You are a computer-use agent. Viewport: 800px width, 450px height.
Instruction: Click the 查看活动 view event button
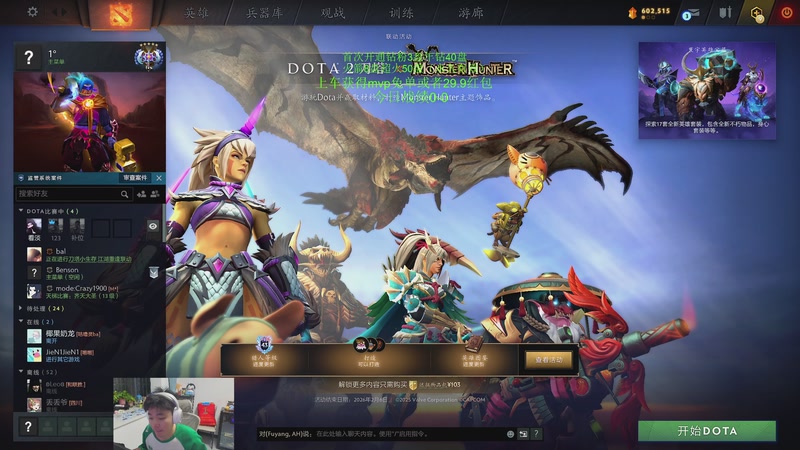pyautogui.click(x=550, y=359)
